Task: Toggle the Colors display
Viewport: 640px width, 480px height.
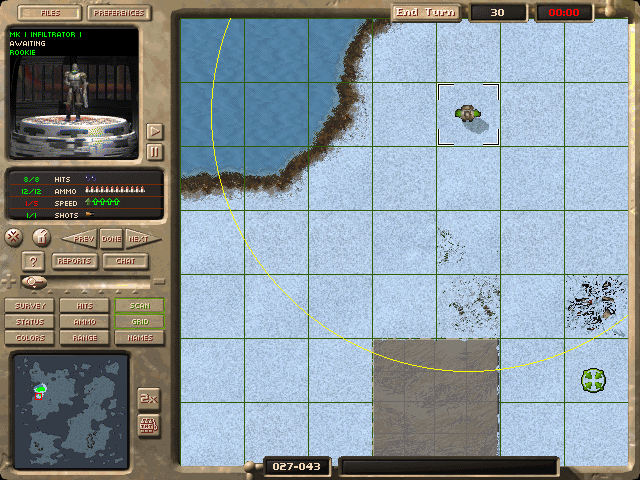Action: (x=30, y=338)
